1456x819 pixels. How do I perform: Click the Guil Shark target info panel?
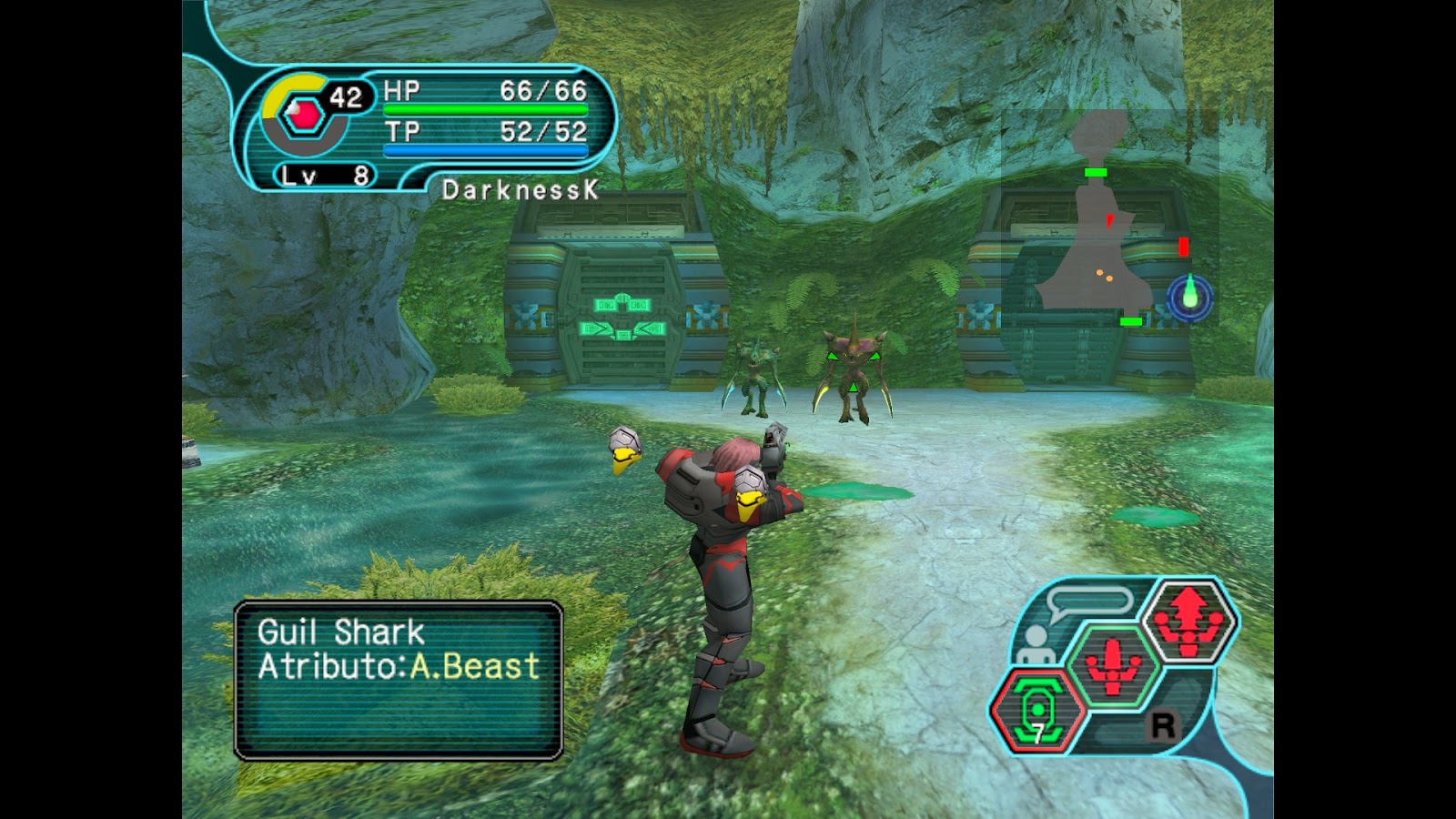click(399, 680)
